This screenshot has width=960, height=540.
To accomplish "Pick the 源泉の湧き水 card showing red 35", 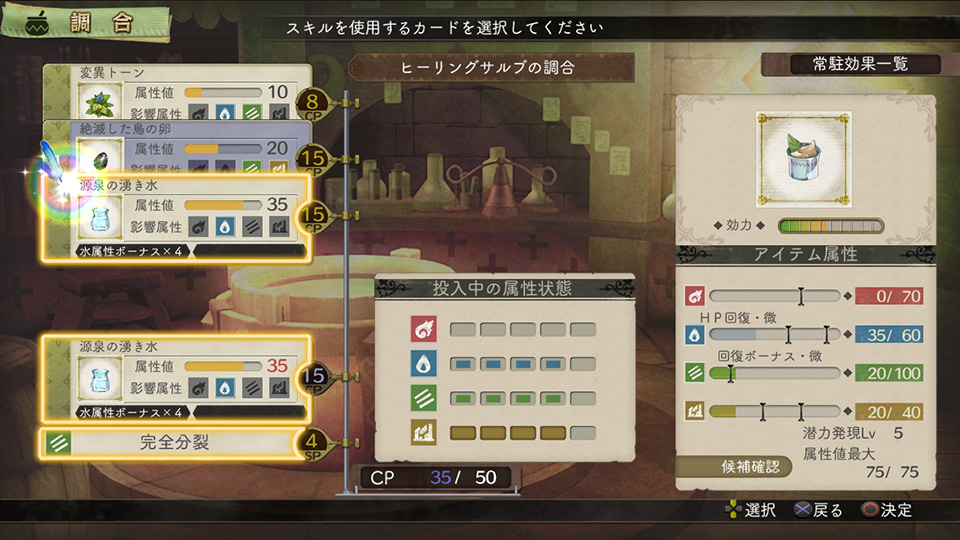I will click(x=175, y=377).
